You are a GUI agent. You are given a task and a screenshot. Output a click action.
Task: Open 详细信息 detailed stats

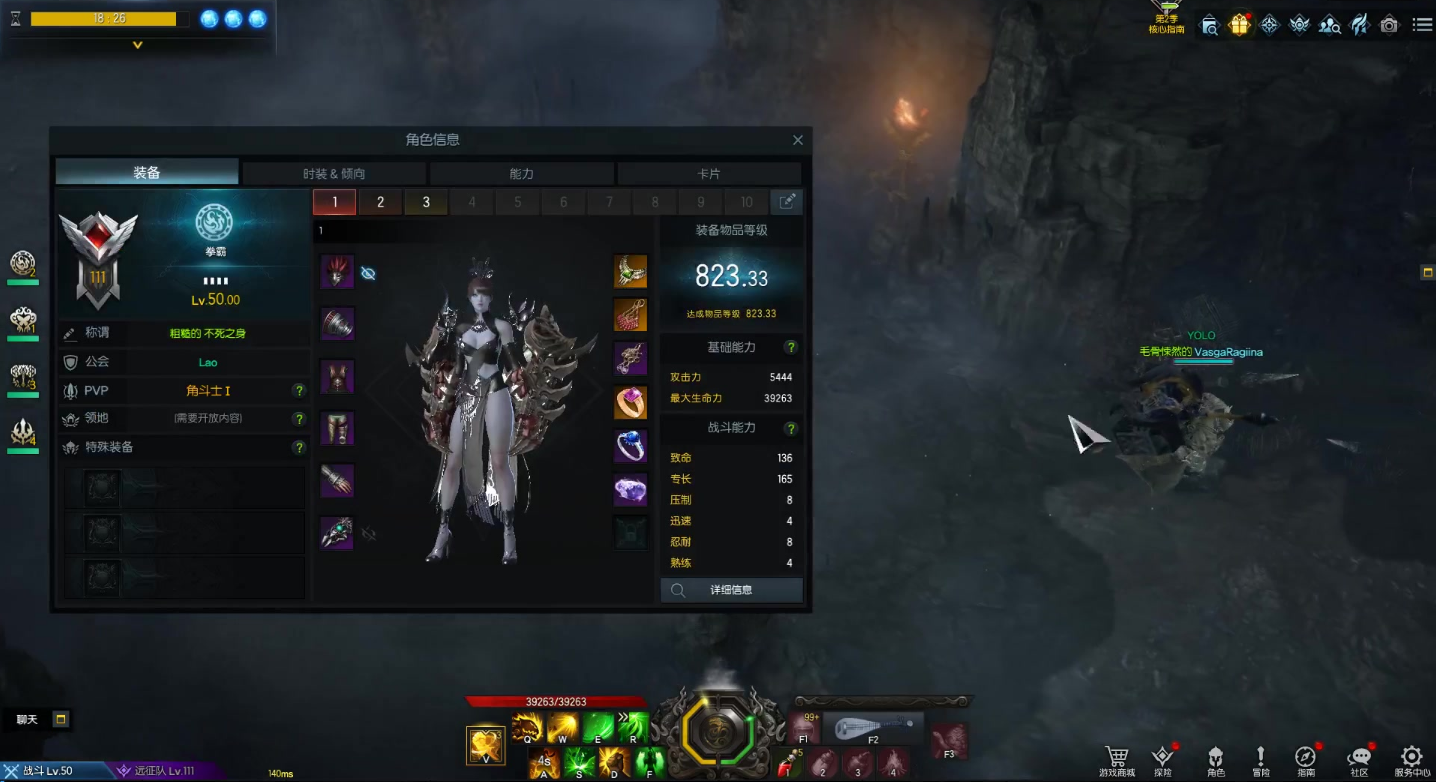pyautogui.click(x=731, y=590)
